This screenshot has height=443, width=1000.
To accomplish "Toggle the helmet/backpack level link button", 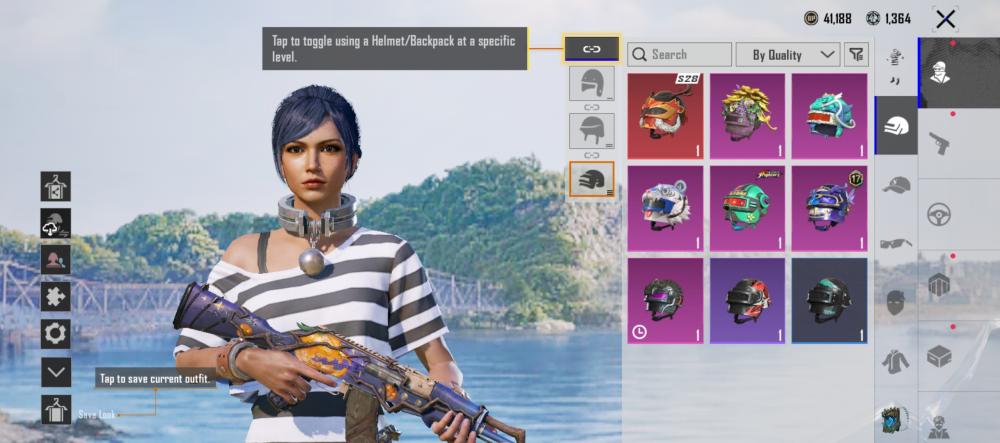I will [x=591, y=48].
